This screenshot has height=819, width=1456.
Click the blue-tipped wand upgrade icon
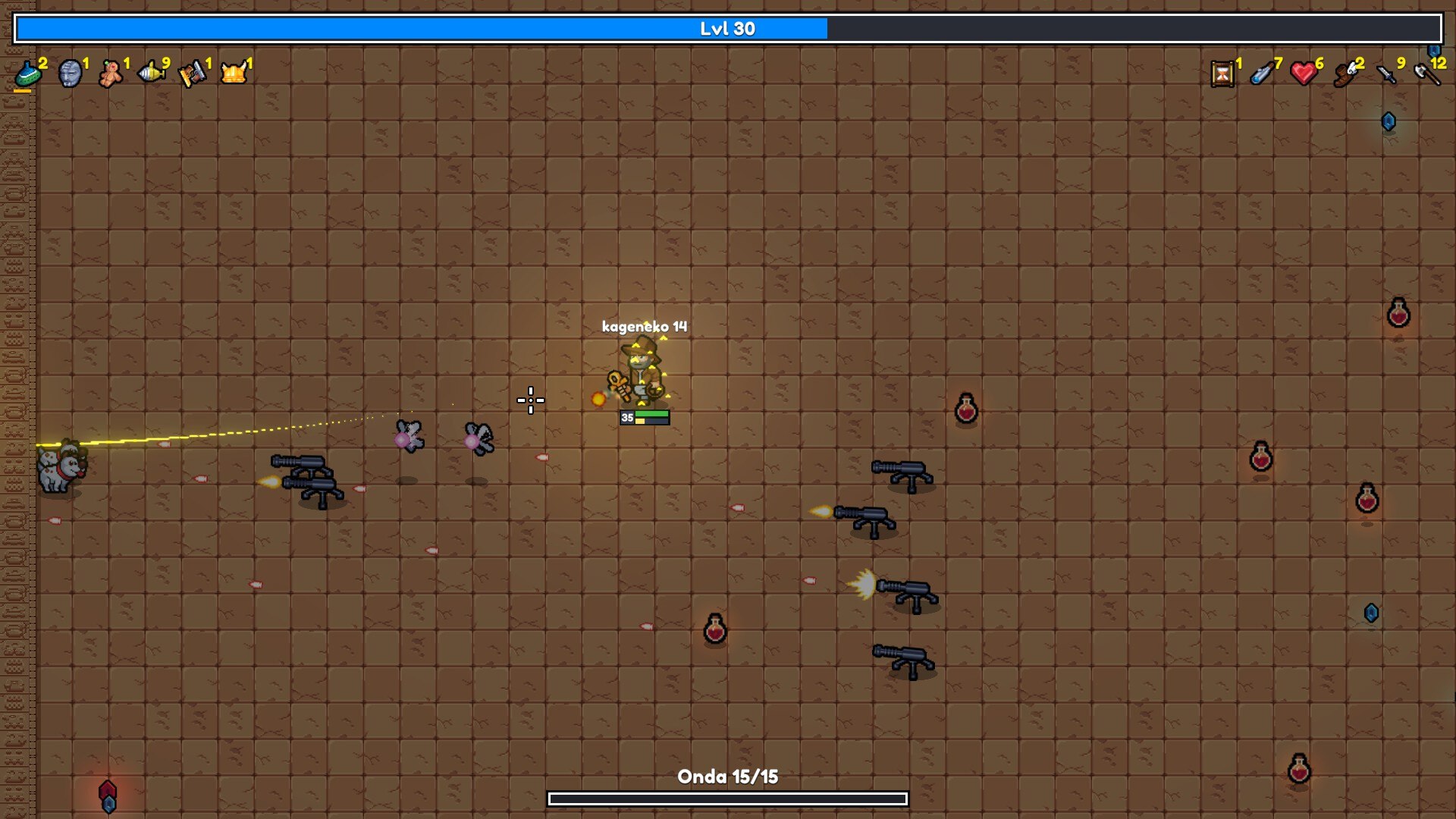(1263, 74)
